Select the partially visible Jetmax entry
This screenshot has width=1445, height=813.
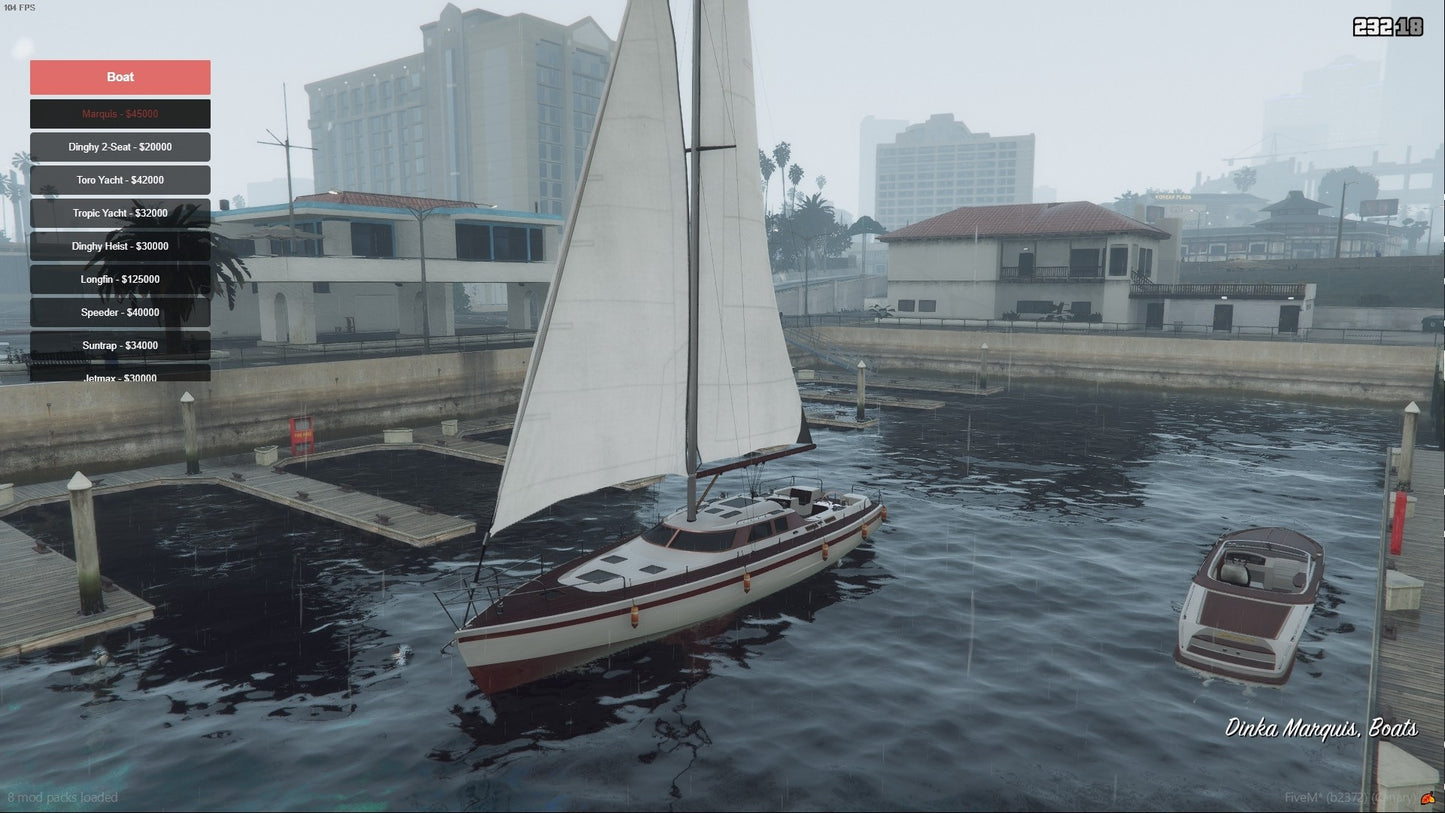click(120, 374)
